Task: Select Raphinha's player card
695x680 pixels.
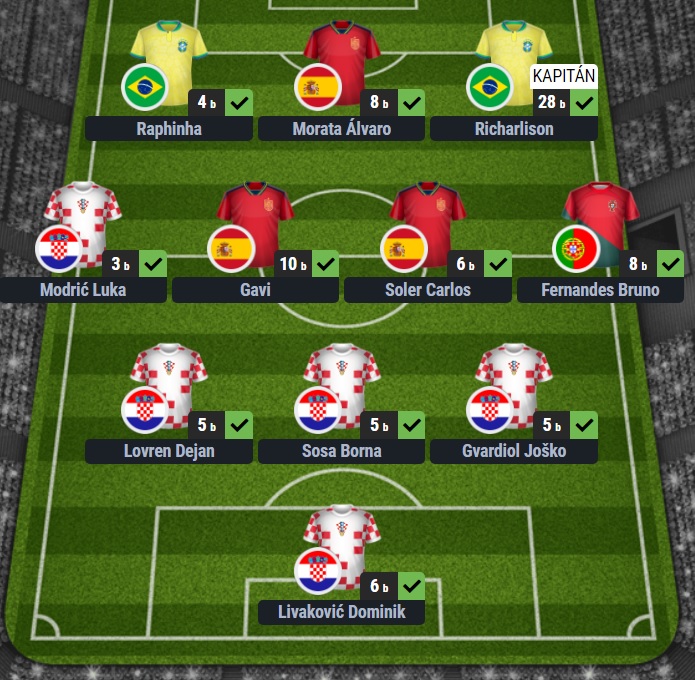Action: [x=168, y=129]
